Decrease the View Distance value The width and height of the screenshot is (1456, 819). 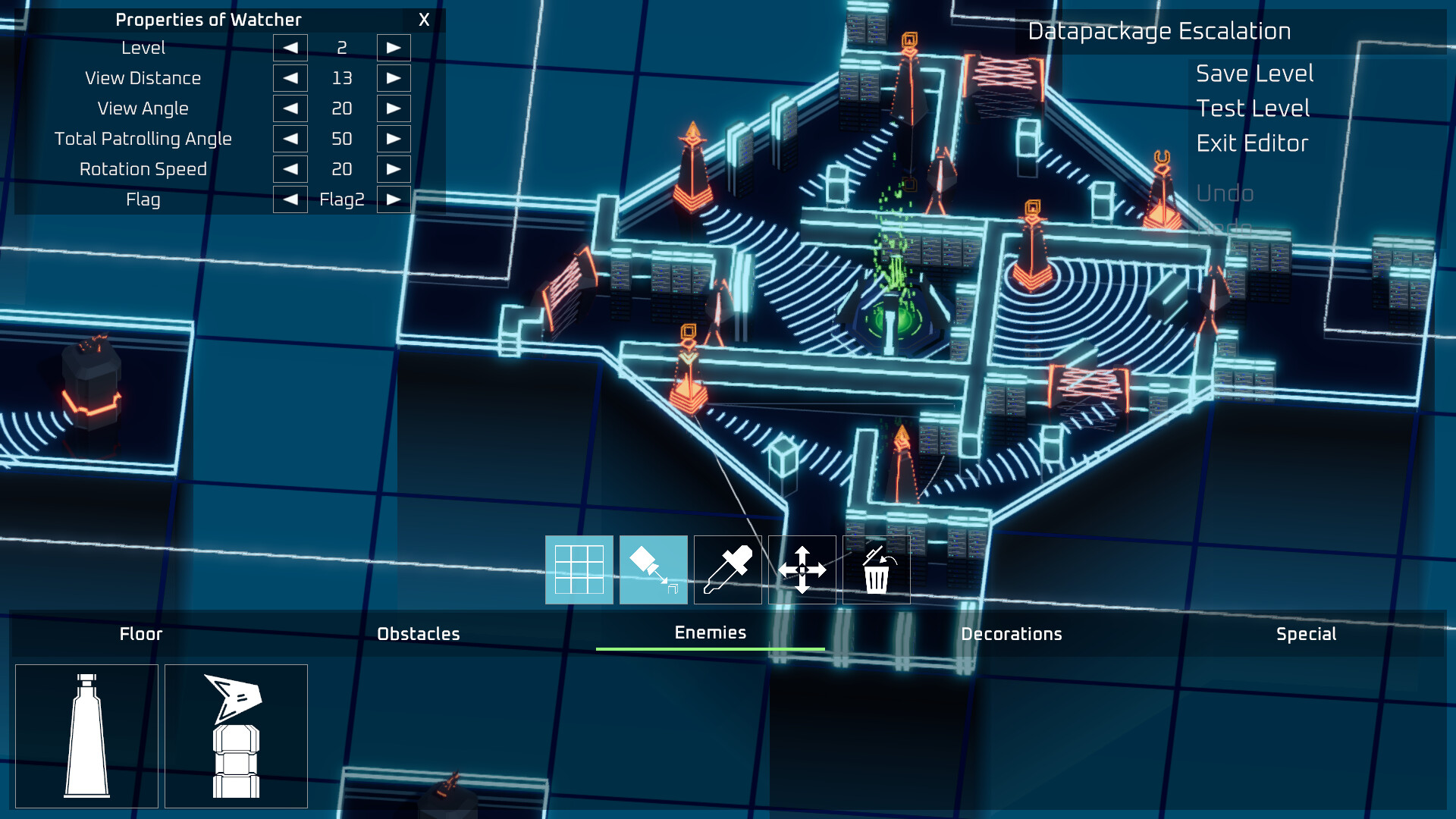[x=290, y=77]
